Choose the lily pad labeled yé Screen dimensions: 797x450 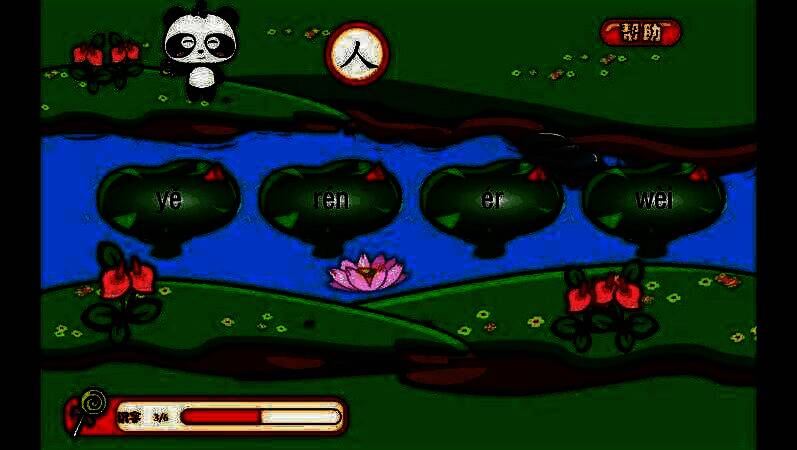pyautogui.click(x=169, y=199)
